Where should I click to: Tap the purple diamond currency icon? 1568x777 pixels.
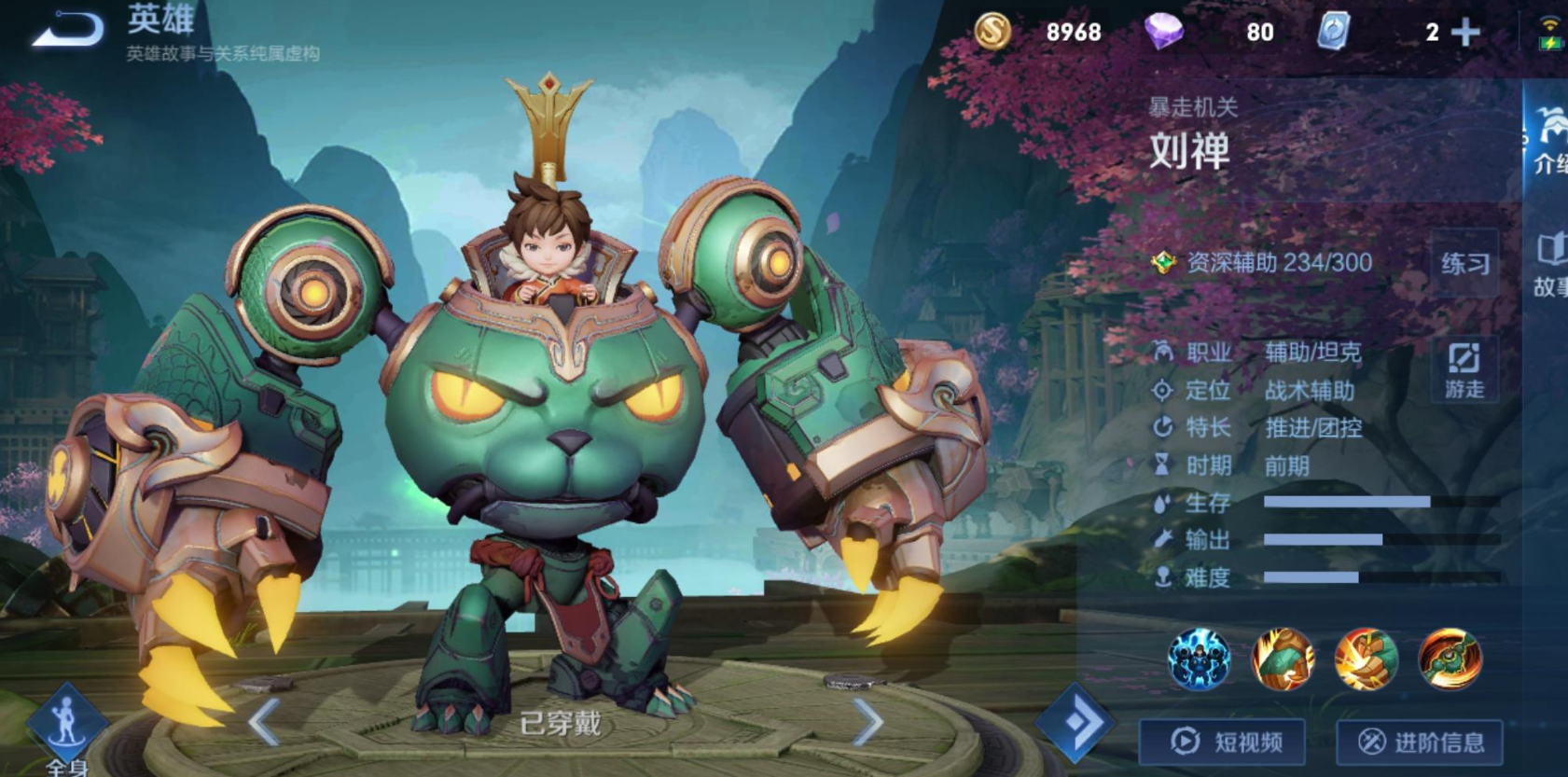coord(1164,32)
